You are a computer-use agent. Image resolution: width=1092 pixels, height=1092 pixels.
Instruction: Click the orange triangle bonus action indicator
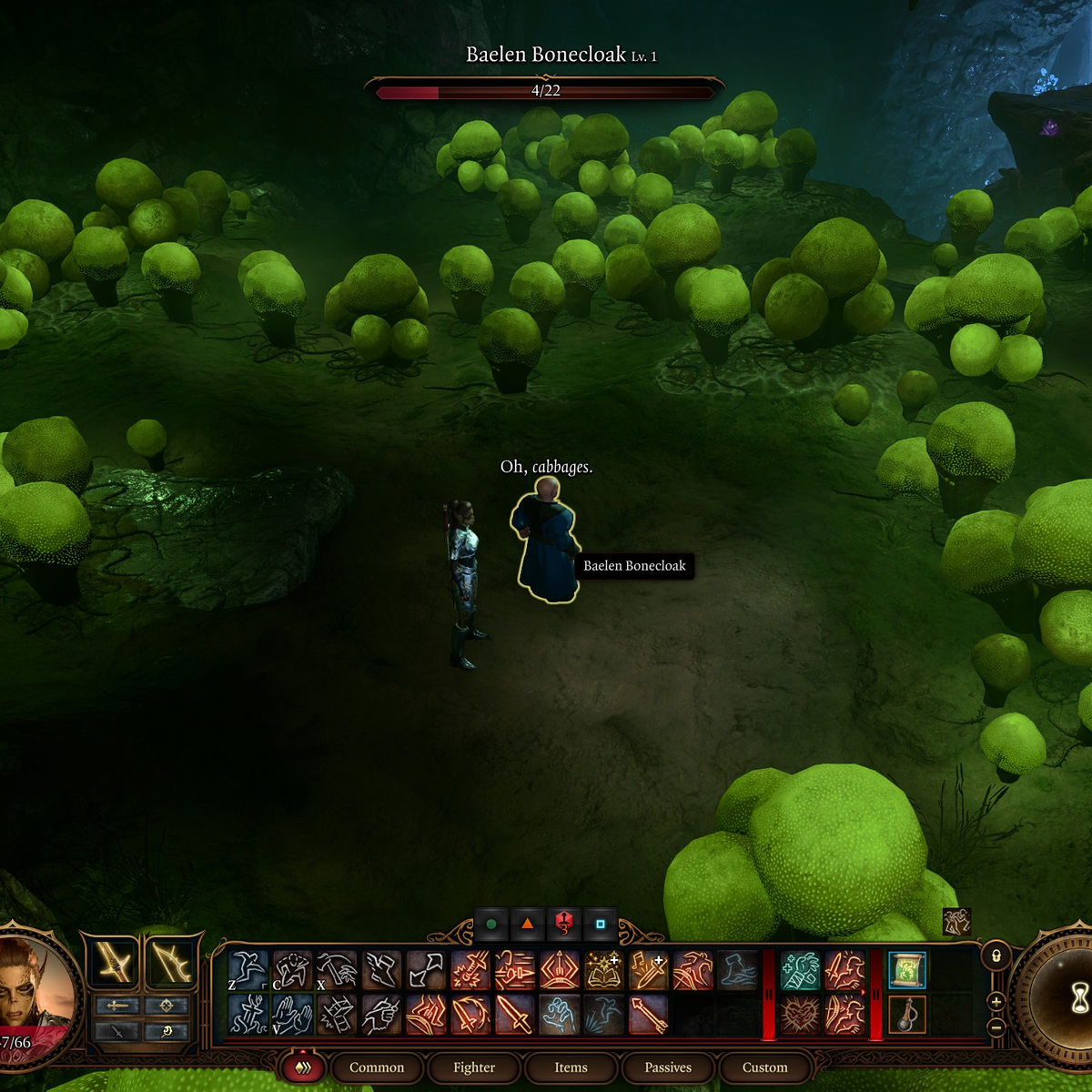tap(527, 925)
